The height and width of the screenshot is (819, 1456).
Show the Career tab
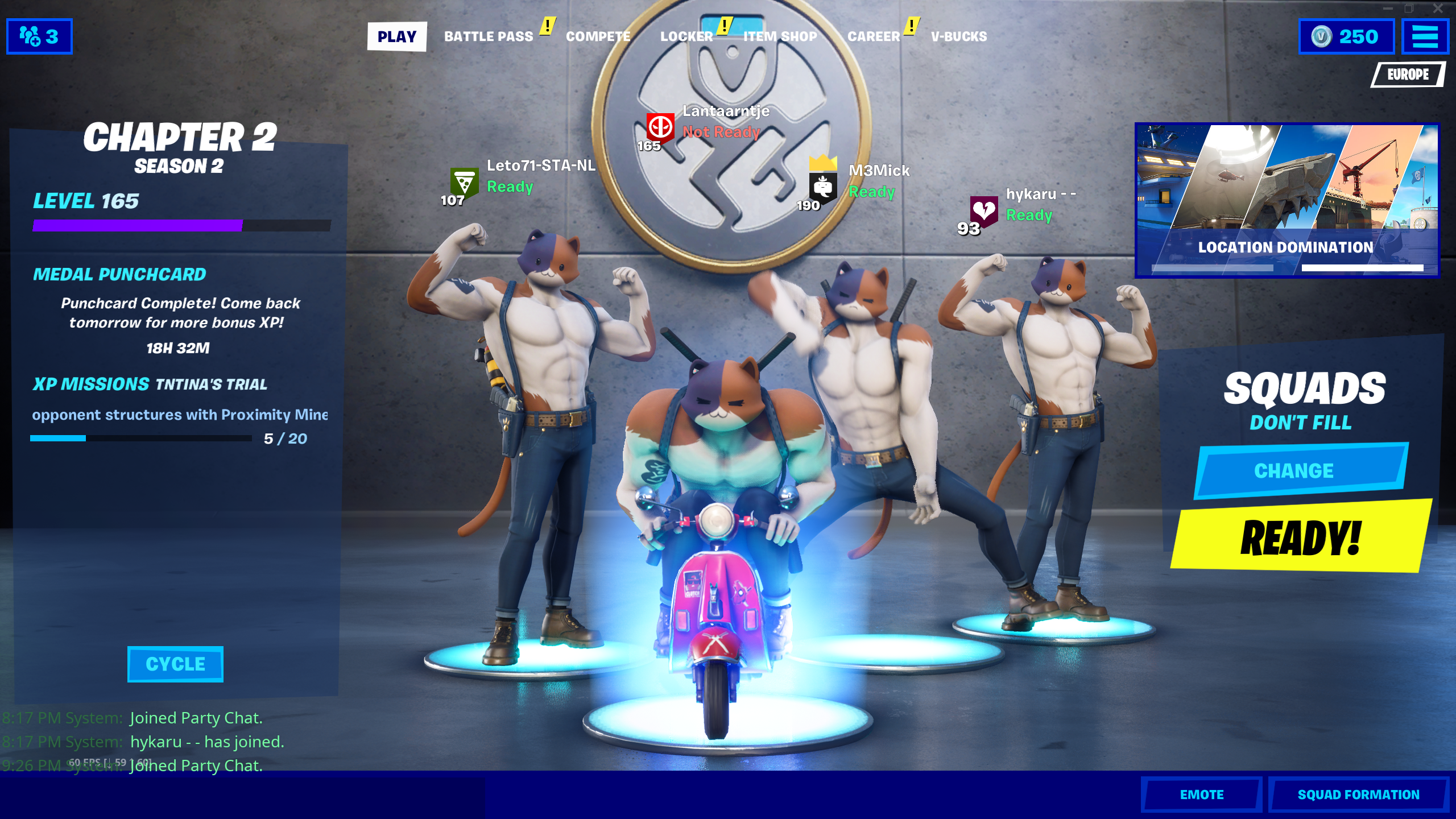tap(874, 37)
